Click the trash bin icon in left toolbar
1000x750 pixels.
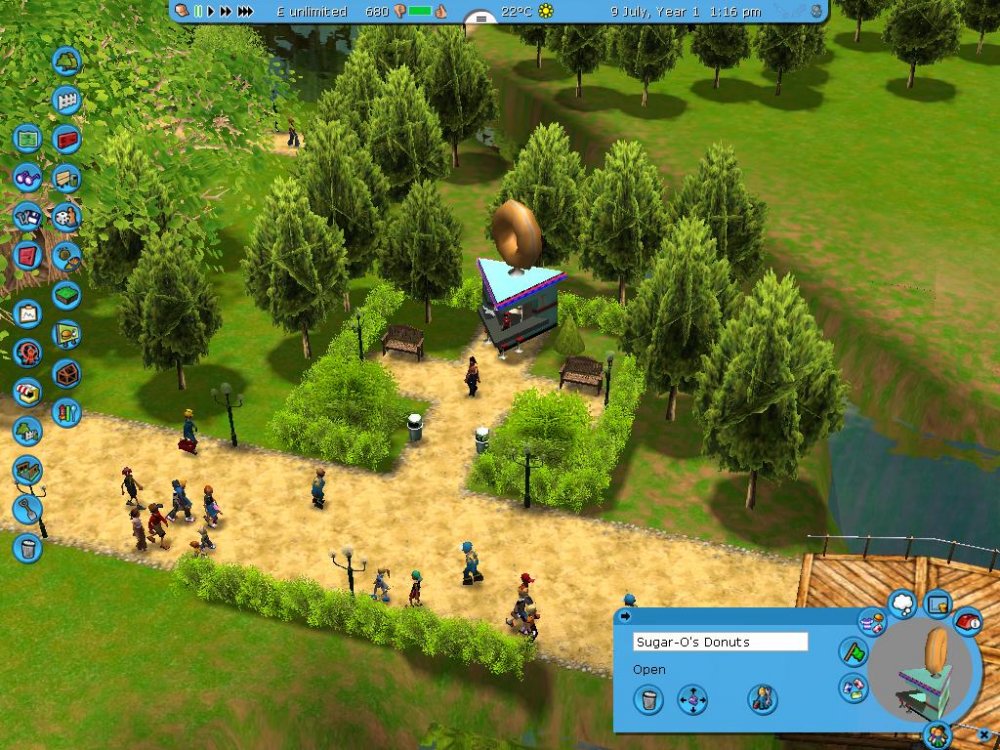pyautogui.click(x=27, y=547)
